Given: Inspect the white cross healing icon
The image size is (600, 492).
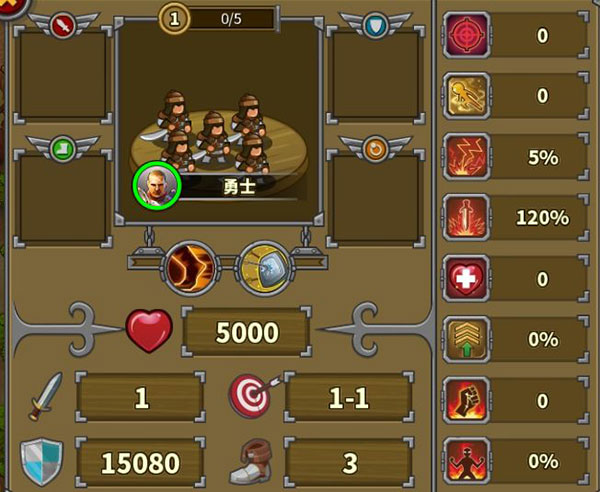Looking at the screenshot, I should (466, 278).
